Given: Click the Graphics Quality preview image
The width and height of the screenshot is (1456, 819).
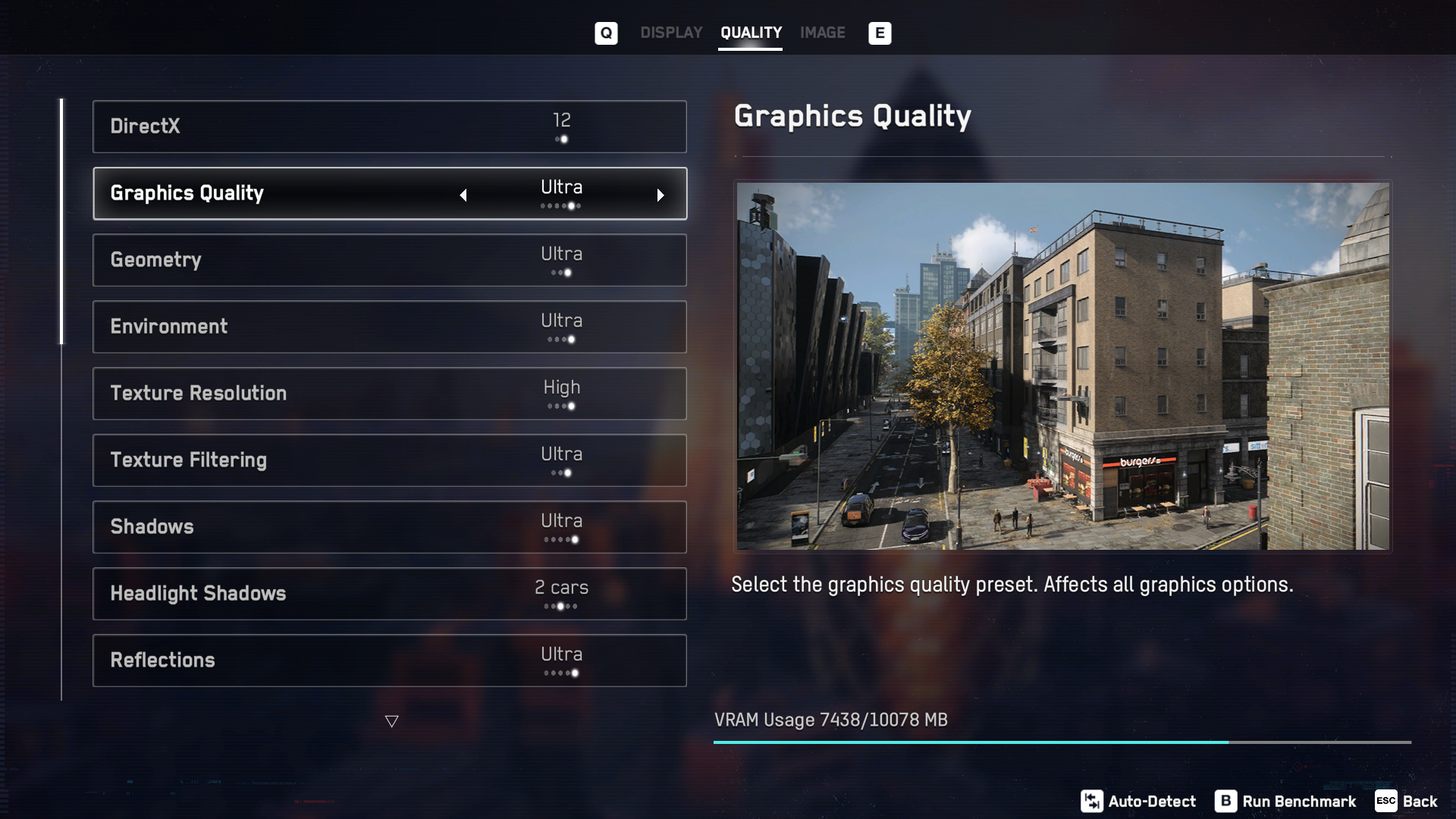Looking at the screenshot, I should [1062, 366].
